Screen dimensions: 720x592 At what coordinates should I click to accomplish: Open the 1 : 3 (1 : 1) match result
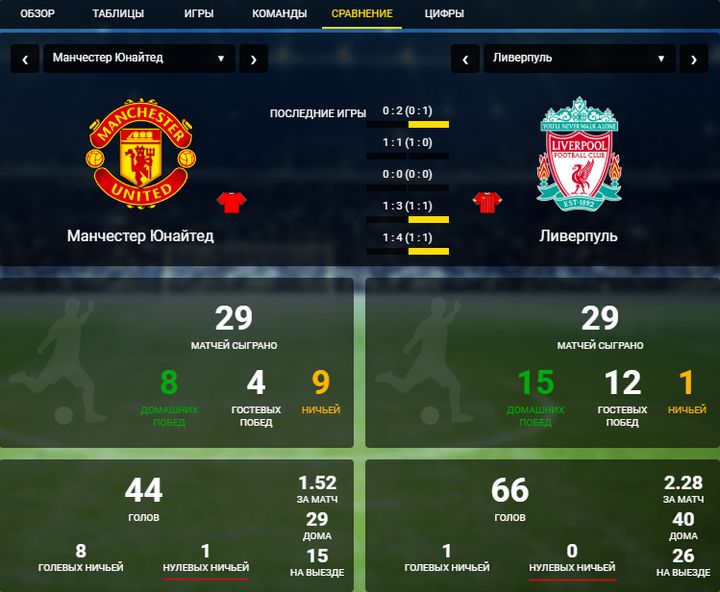pyautogui.click(x=407, y=206)
